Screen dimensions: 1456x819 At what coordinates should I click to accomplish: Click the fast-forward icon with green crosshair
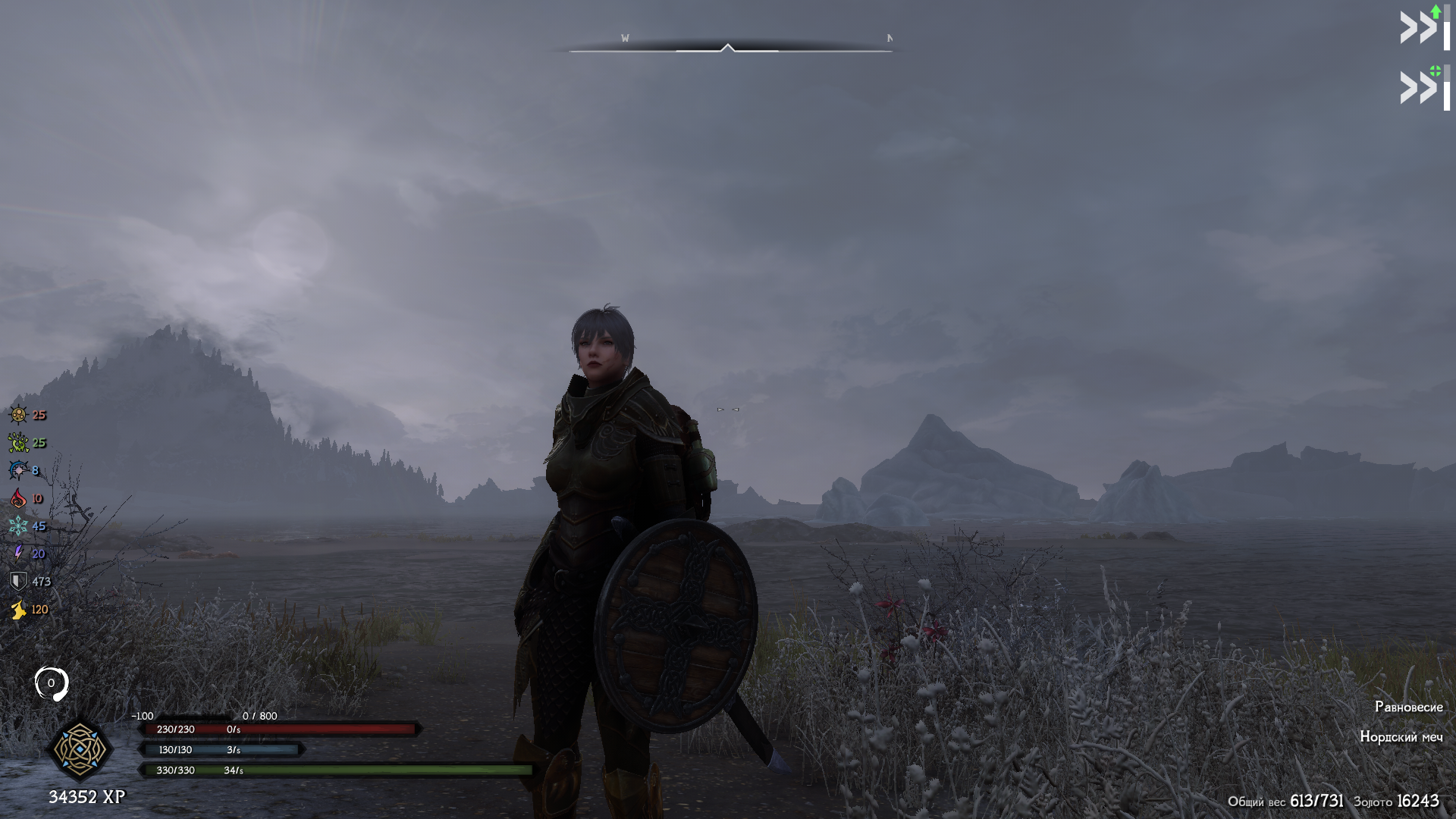pyautogui.click(x=1423, y=87)
